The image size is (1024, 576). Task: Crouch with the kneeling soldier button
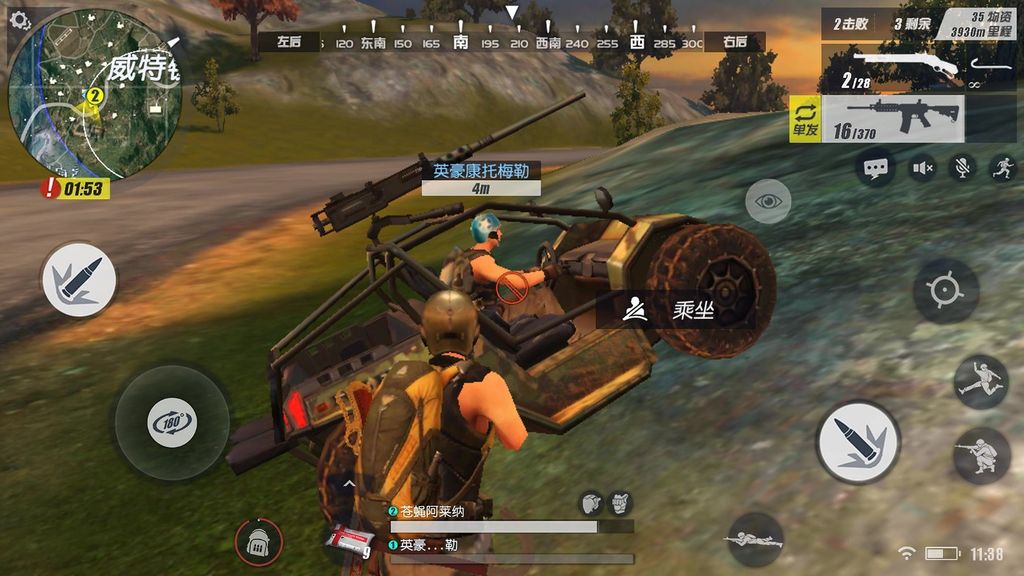click(x=981, y=456)
